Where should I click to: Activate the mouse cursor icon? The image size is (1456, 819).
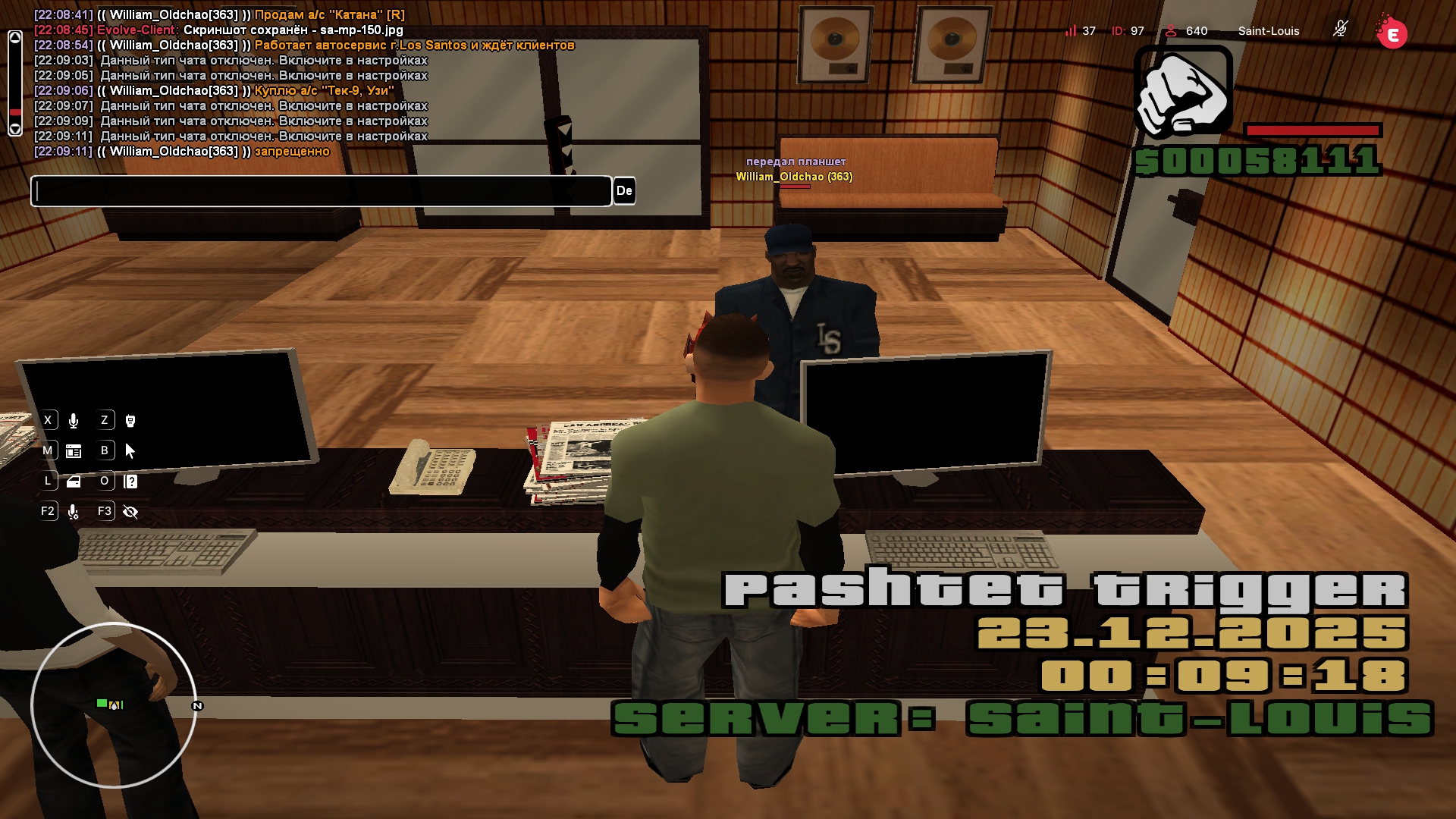click(x=130, y=451)
